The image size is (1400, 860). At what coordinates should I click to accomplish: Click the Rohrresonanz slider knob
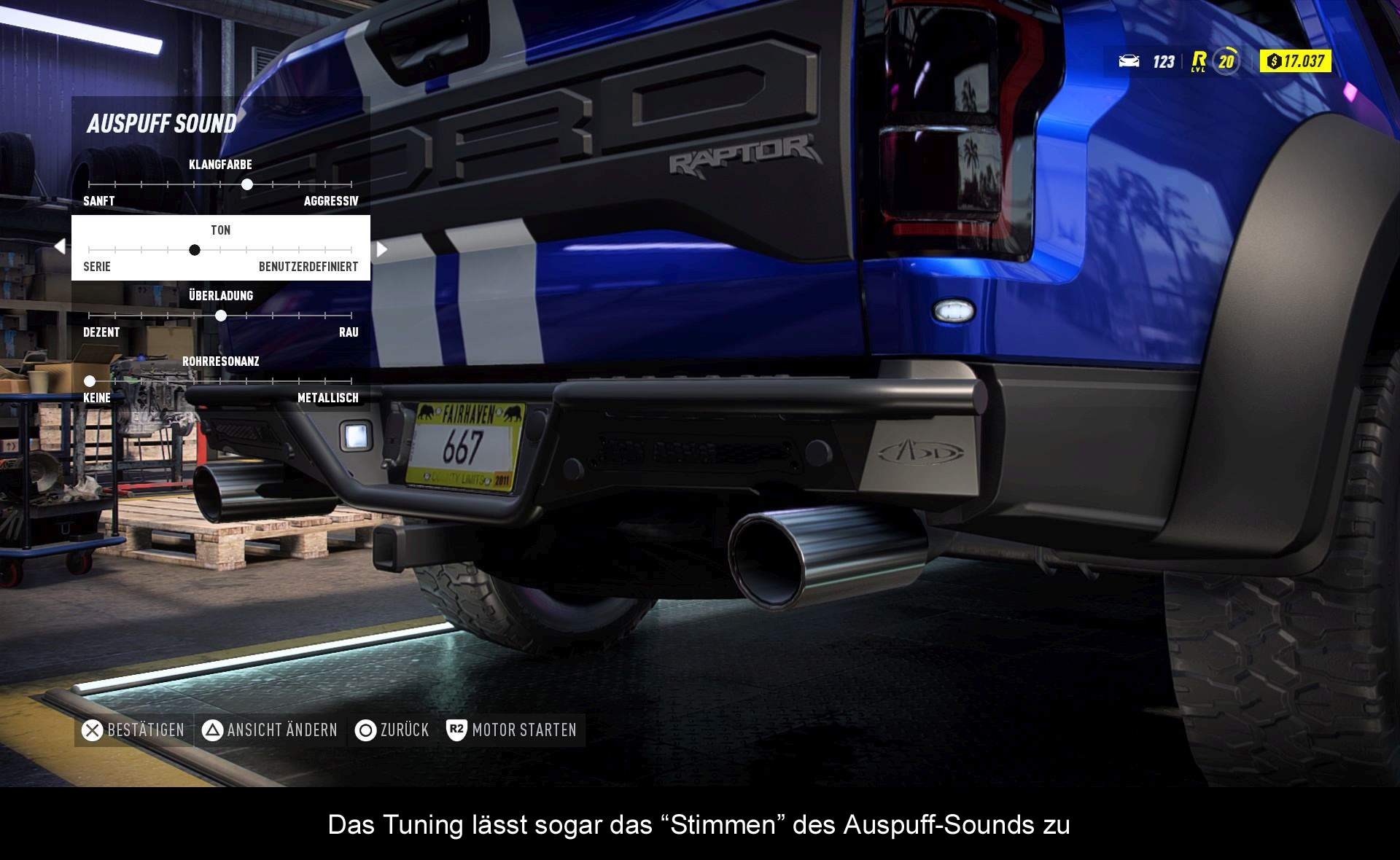(x=90, y=381)
